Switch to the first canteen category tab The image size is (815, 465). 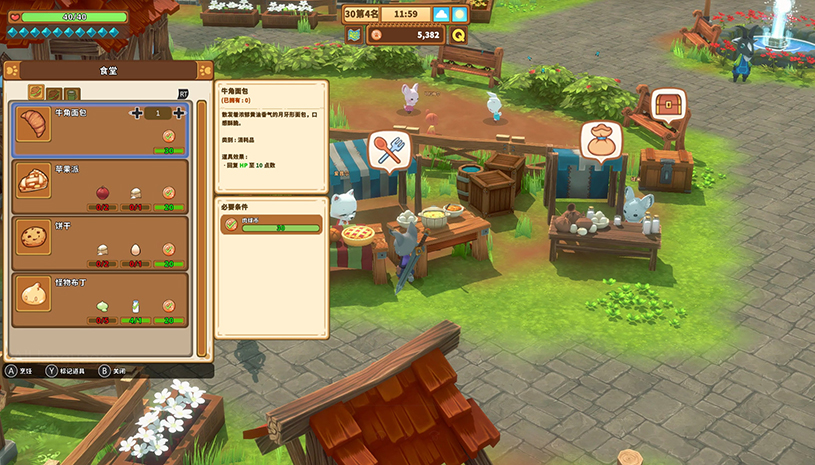(35, 93)
